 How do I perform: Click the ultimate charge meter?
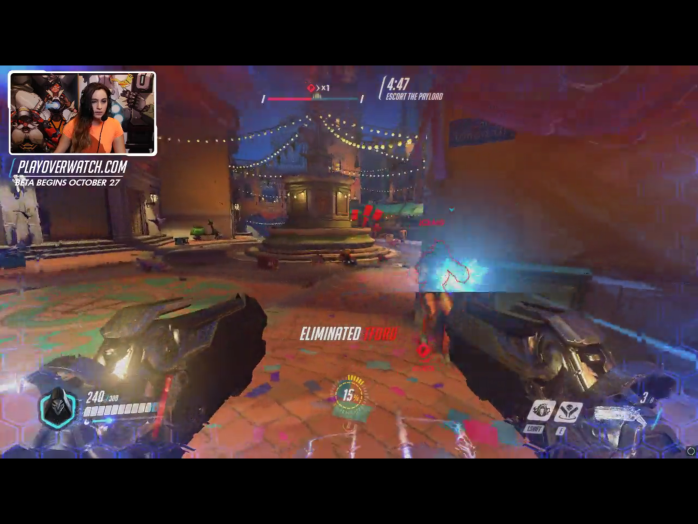pos(349,394)
